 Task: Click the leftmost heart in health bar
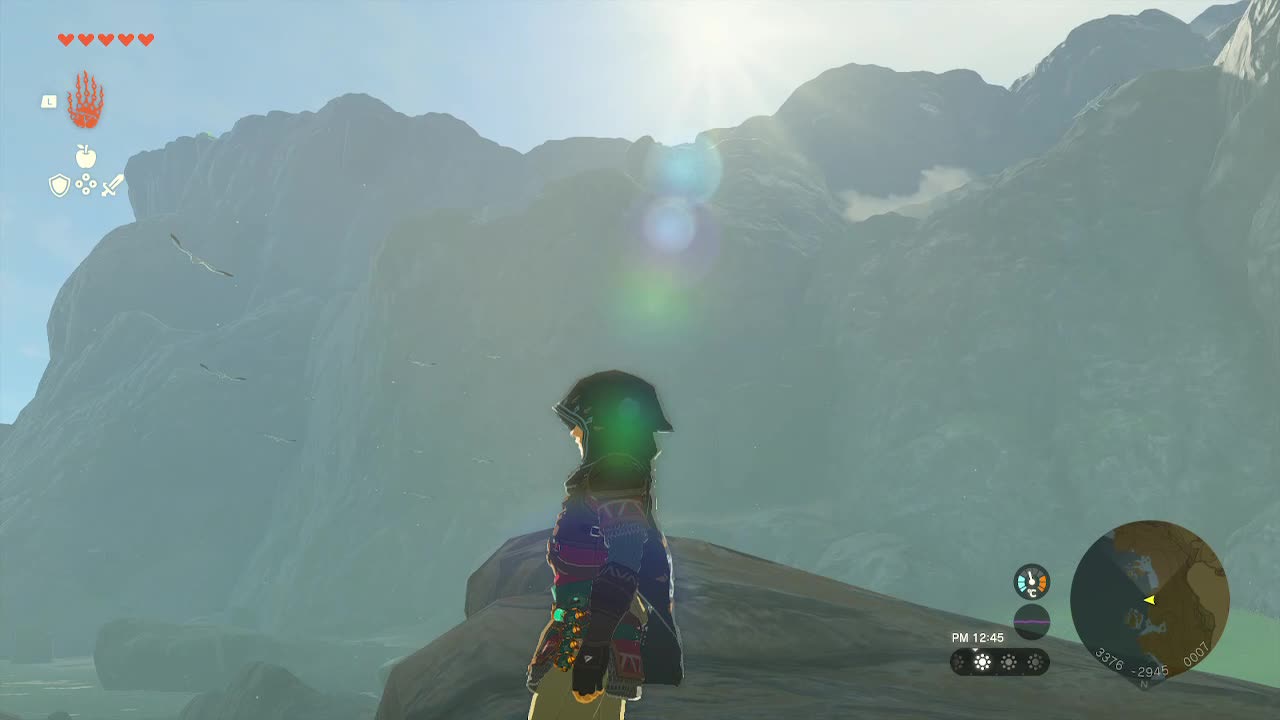click(64, 41)
